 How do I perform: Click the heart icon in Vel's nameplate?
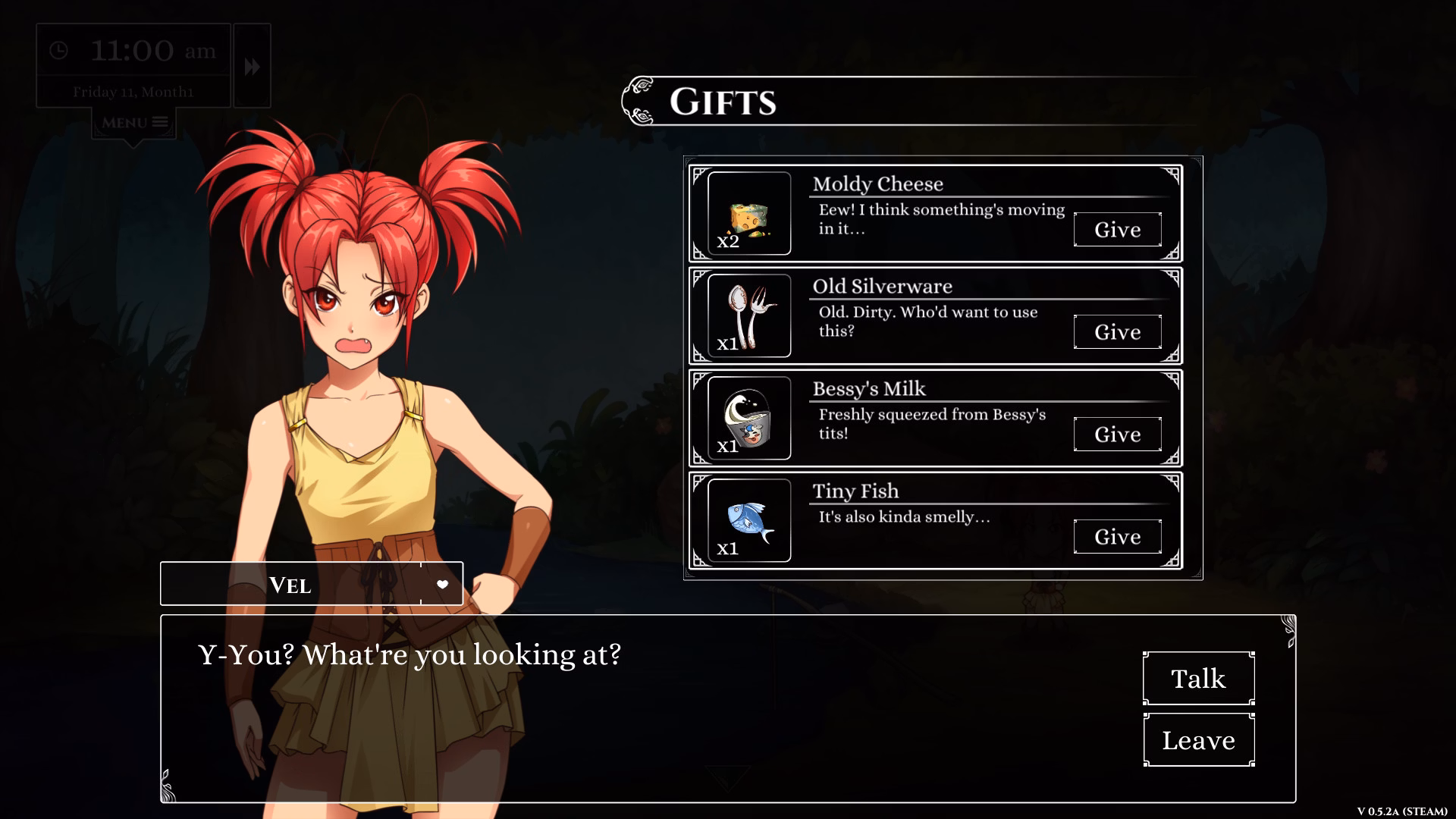pyautogui.click(x=441, y=583)
